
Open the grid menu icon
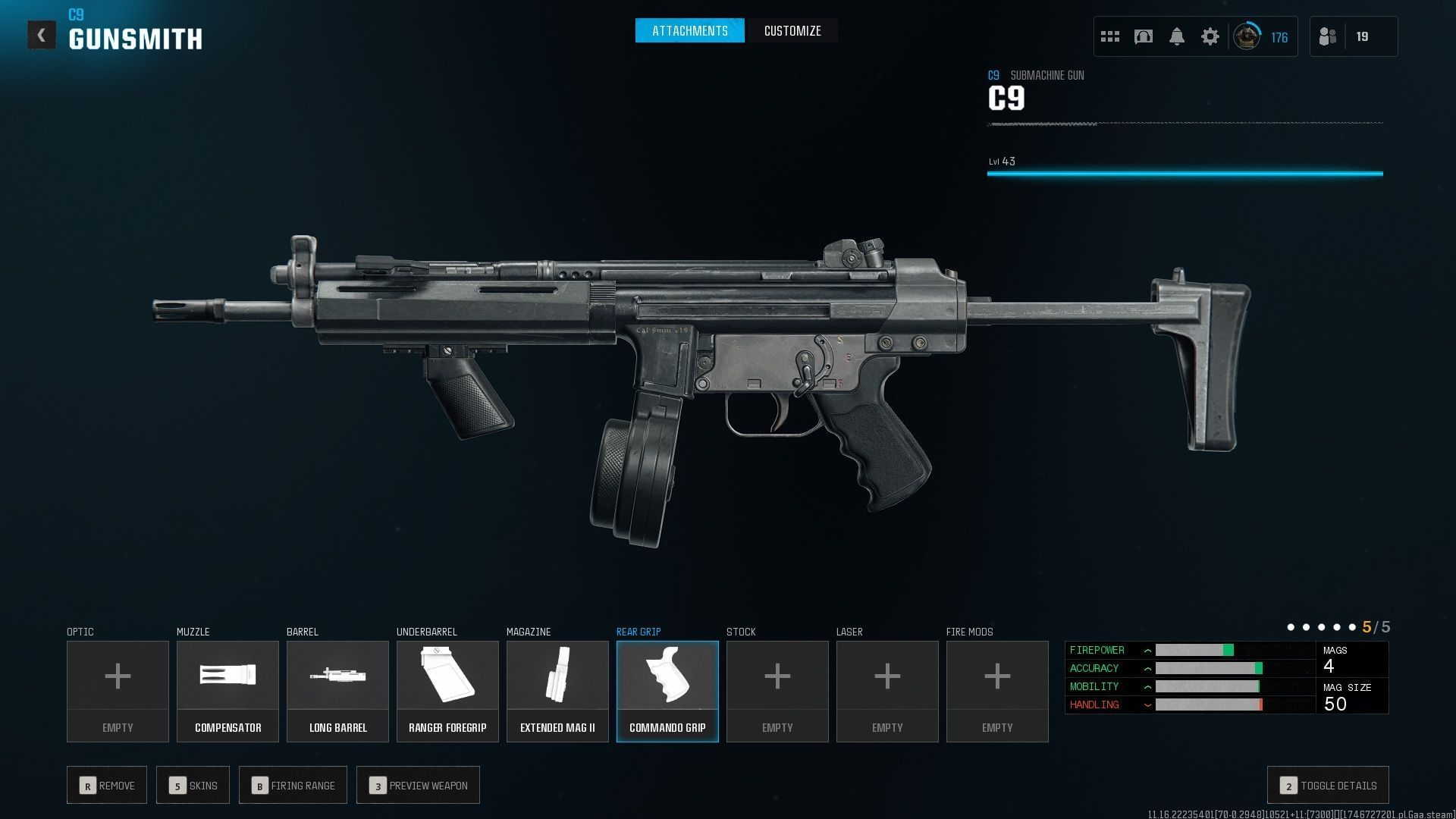1109,36
